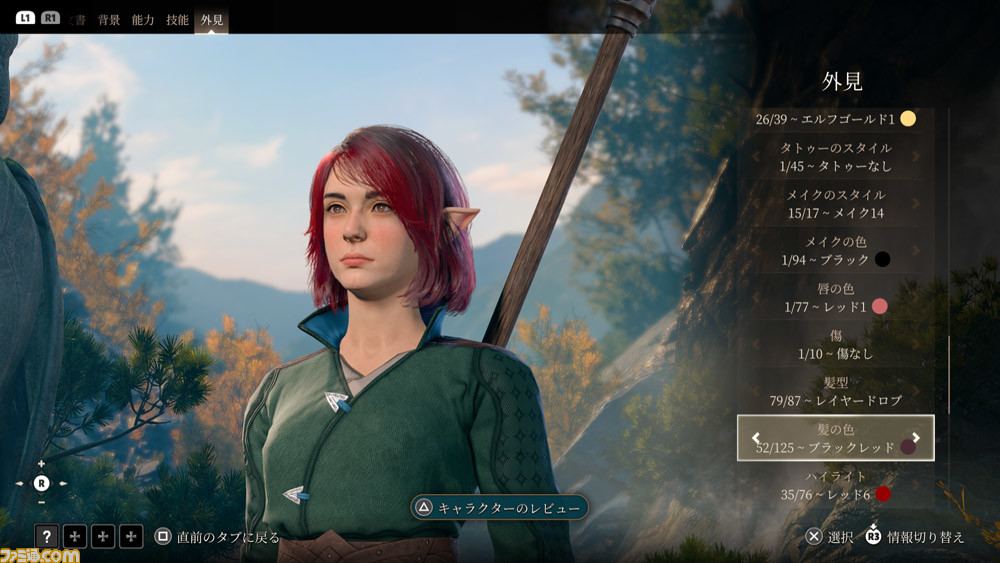Viewport: 1000px width, 563px height.
Task: Click left arrow on 髪の色 row
Action: (756, 438)
